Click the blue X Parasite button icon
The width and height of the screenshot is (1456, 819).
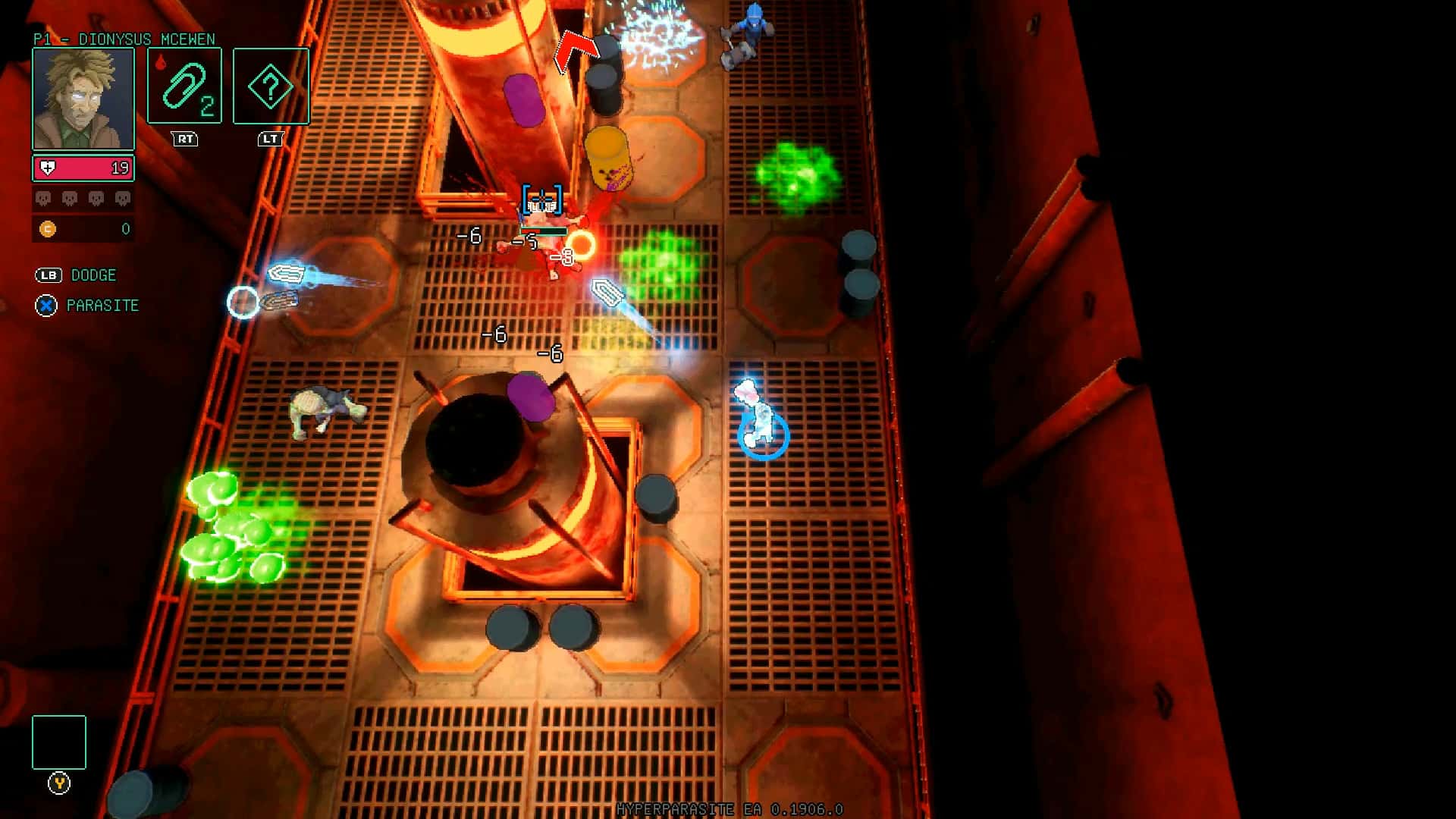(46, 306)
